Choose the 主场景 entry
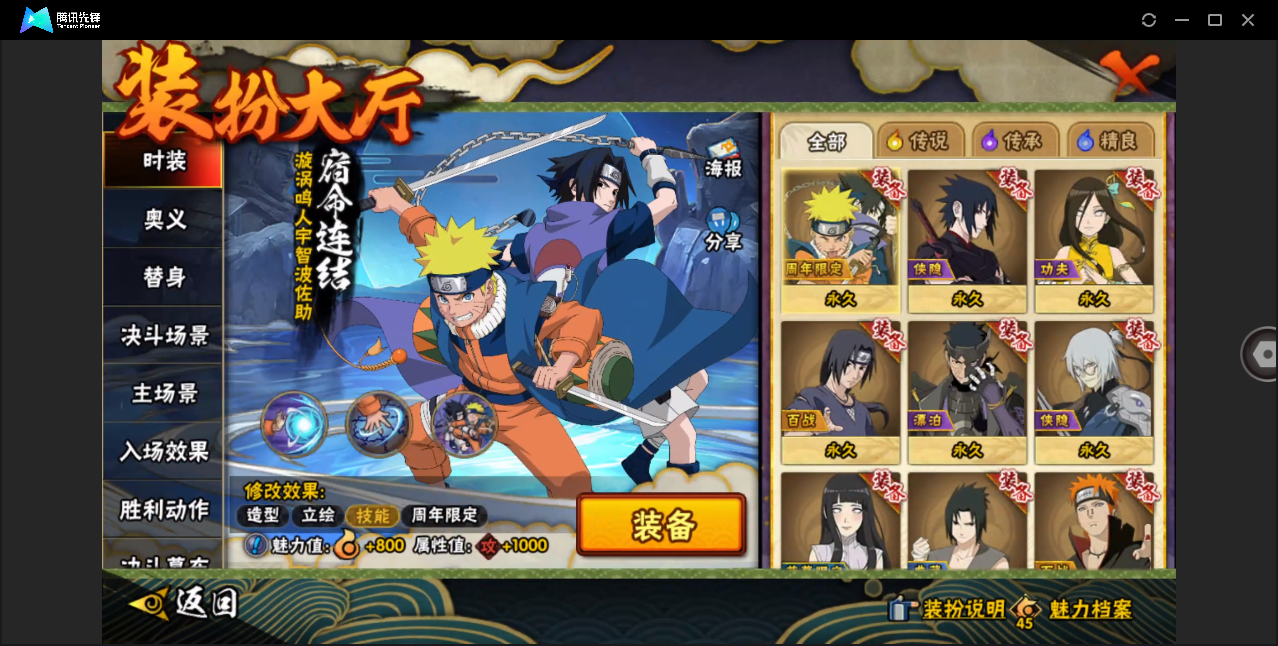 pos(163,393)
